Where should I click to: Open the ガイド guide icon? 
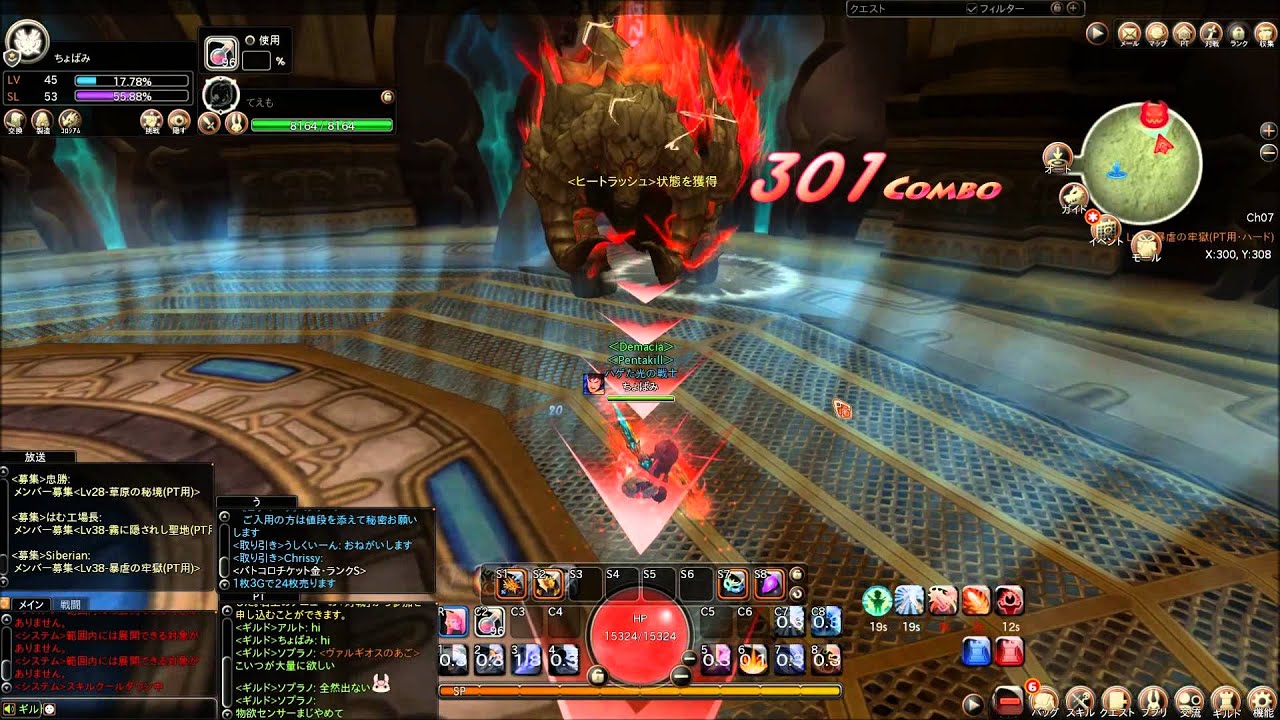click(x=1075, y=195)
